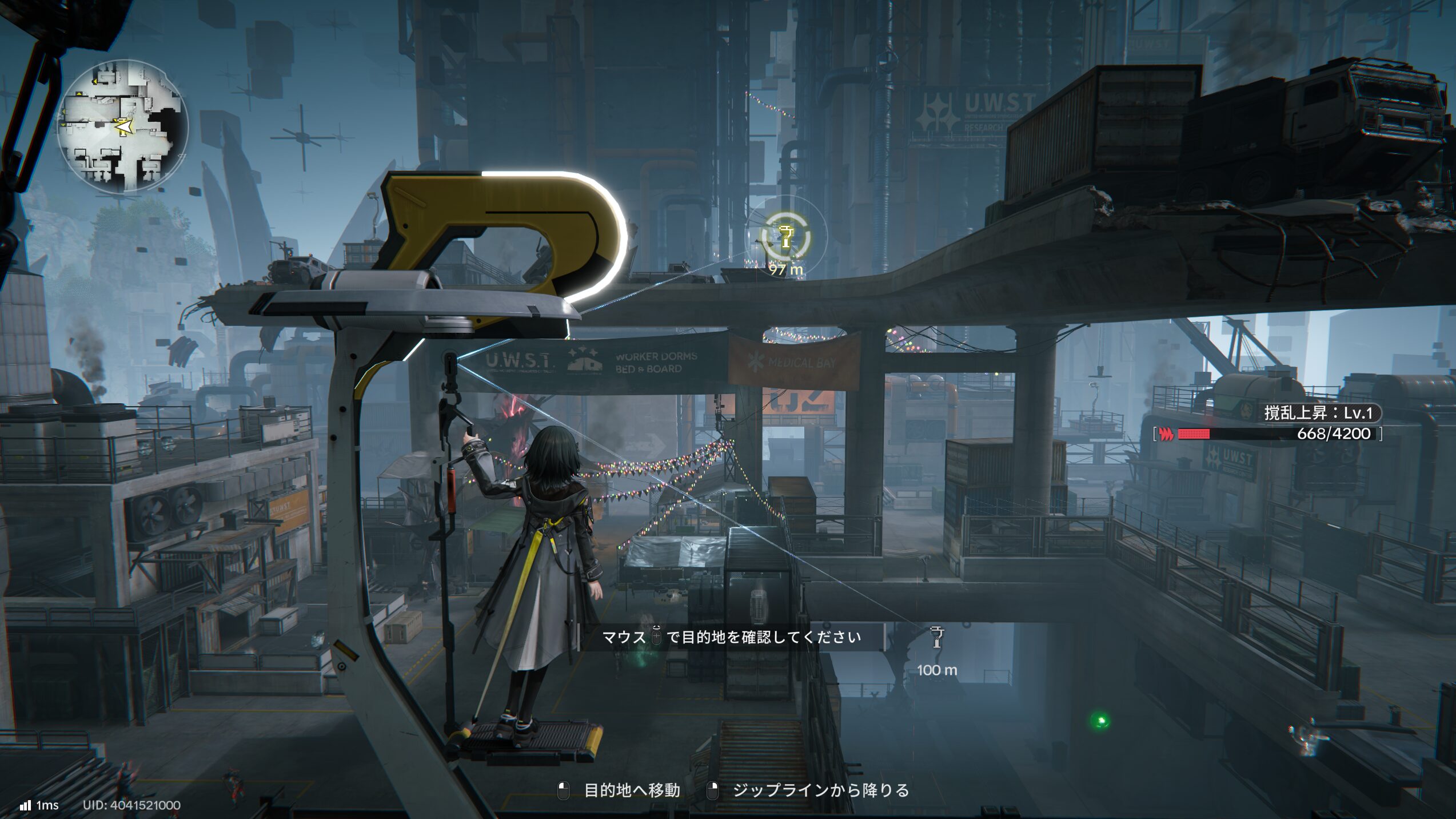Choose the zipline destination marker at 100 m

point(936,638)
